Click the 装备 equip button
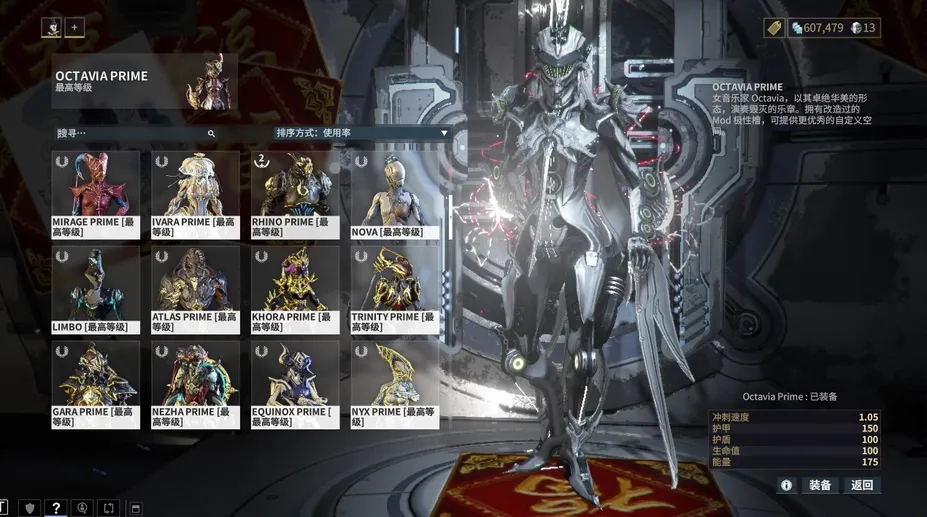The height and width of the screenshot is (517, 927). (x=820, y=485)
